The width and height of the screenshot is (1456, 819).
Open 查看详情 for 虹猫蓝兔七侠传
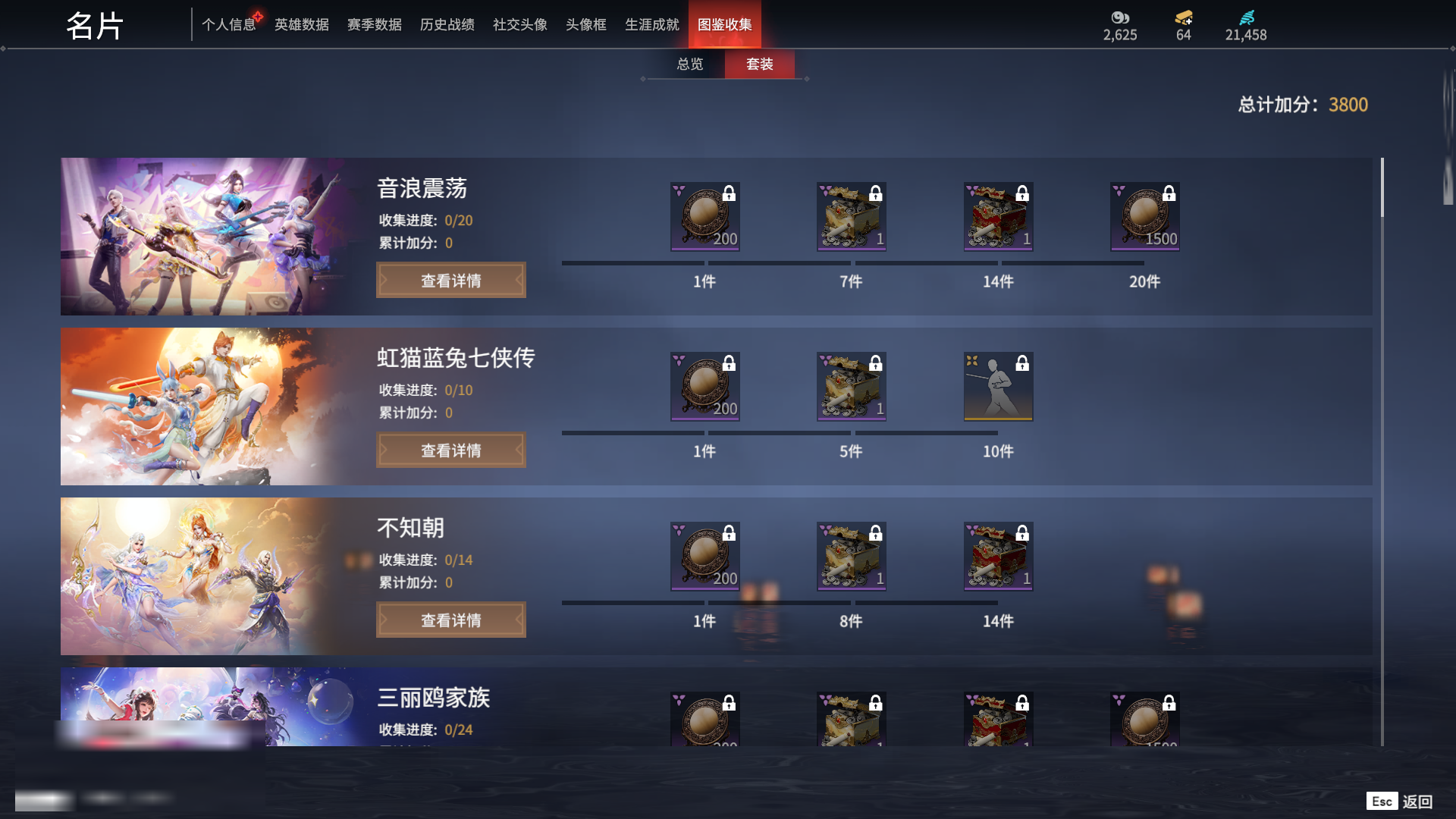(450, 450)
